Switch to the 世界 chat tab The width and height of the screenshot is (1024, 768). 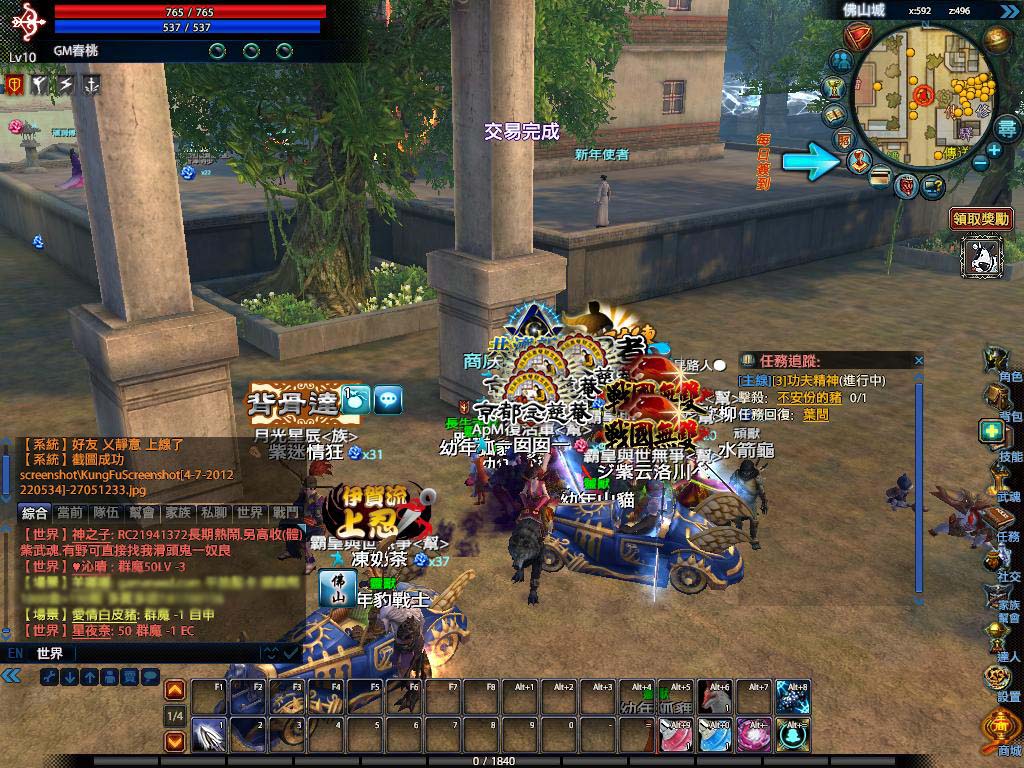[250, 512]
